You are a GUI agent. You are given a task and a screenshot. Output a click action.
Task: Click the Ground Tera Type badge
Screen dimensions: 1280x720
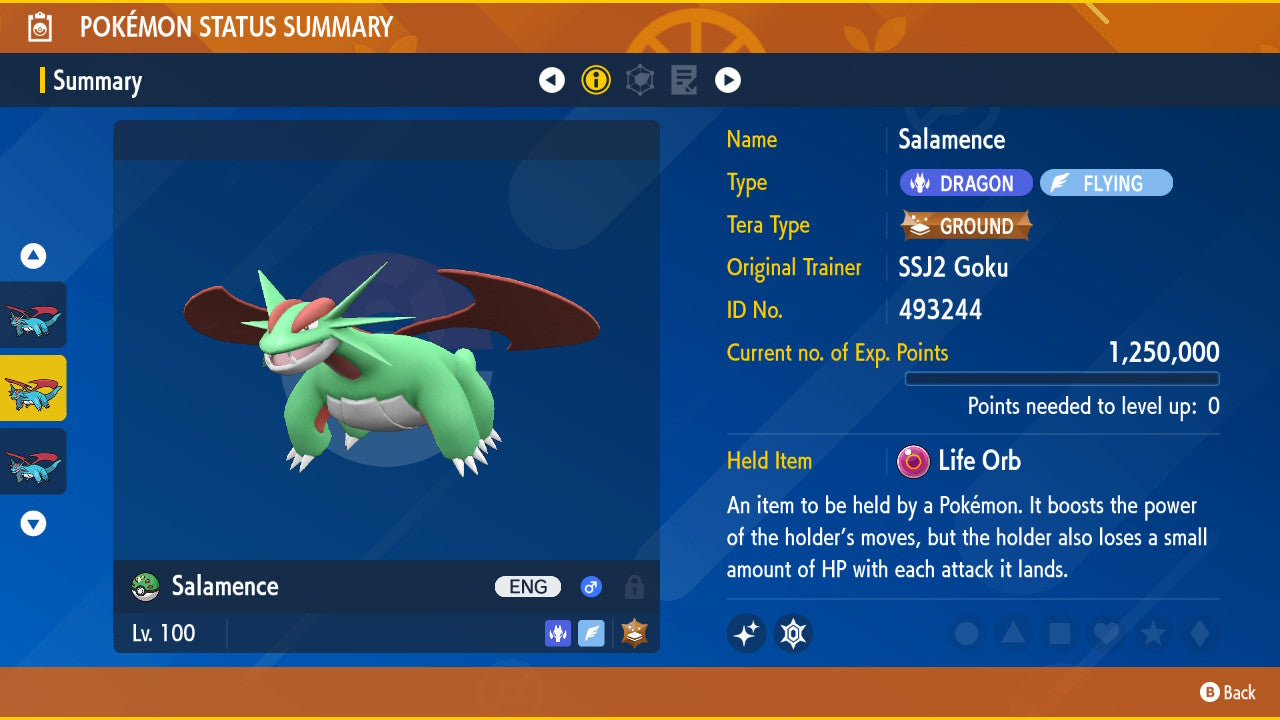pyautogui.click(x=966, y=226)
